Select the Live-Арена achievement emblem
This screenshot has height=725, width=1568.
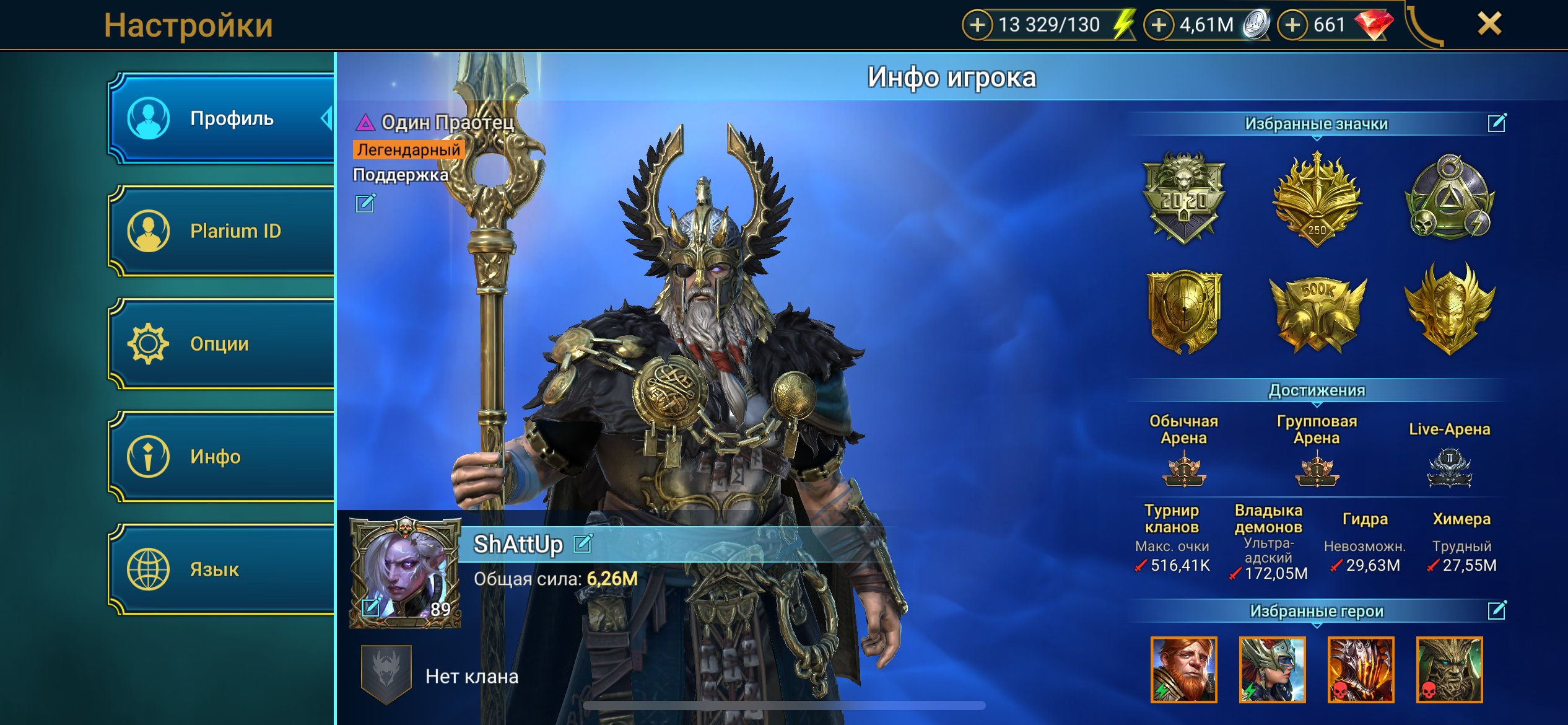1449,469
